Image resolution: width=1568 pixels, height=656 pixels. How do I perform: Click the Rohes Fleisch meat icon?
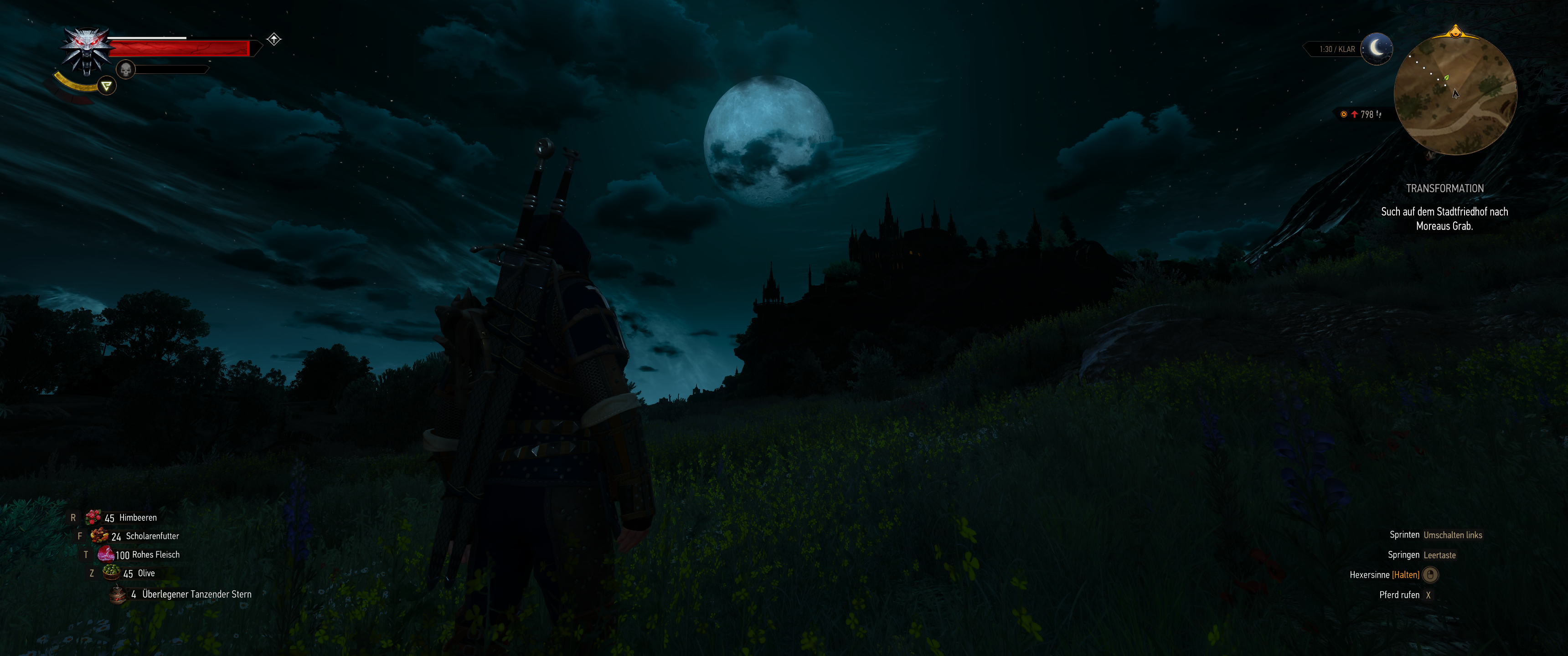pos(108,554)
